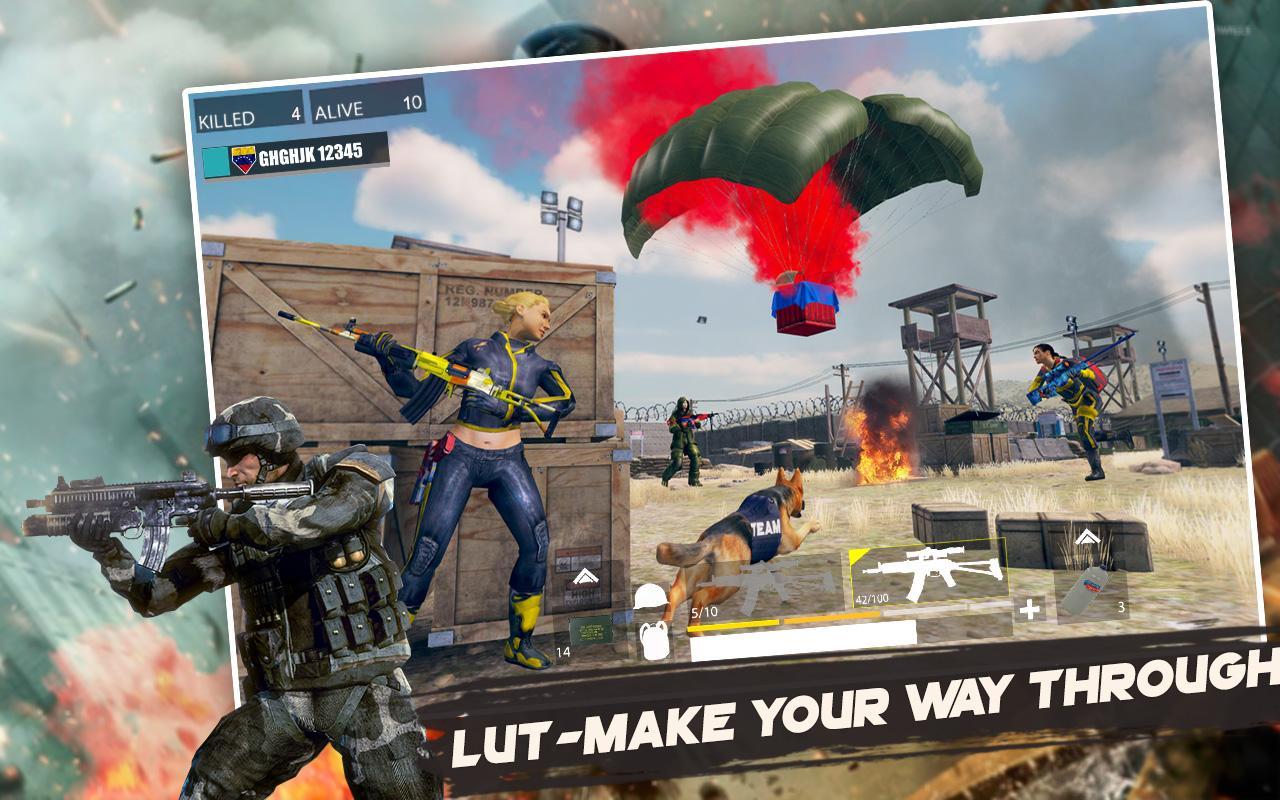Select the ALIVE counter panel

pyautogui.click(x=369, y=107)
